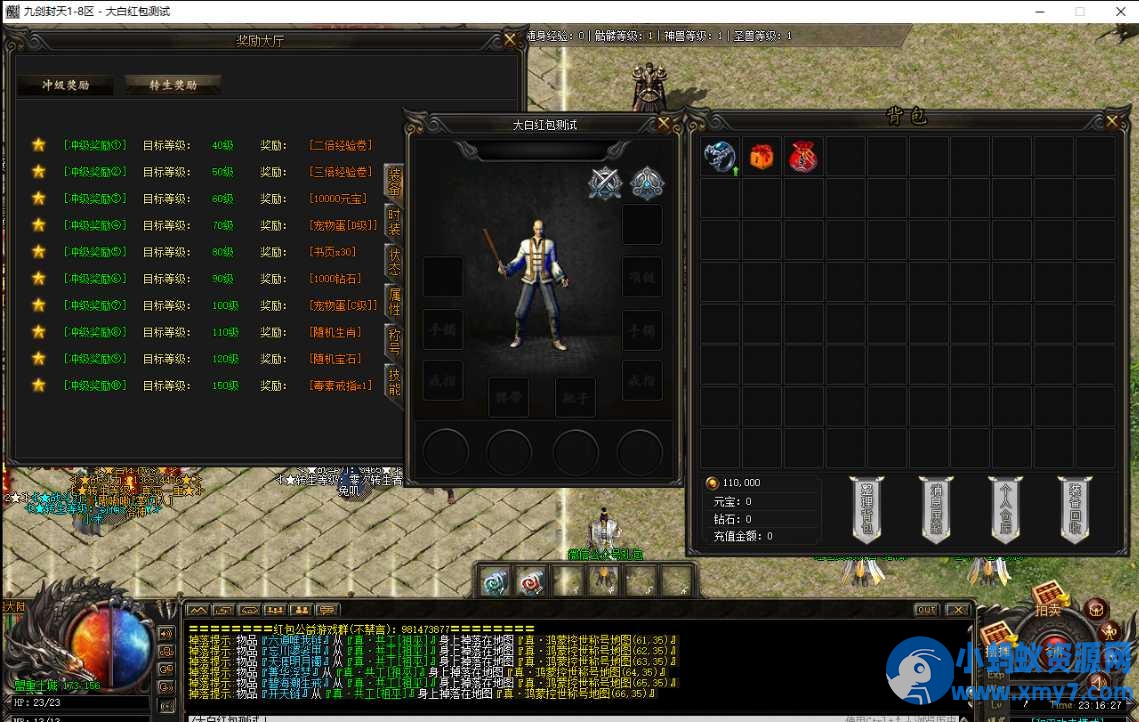Click the chat panel's OUT button

[x=926, y=610]
